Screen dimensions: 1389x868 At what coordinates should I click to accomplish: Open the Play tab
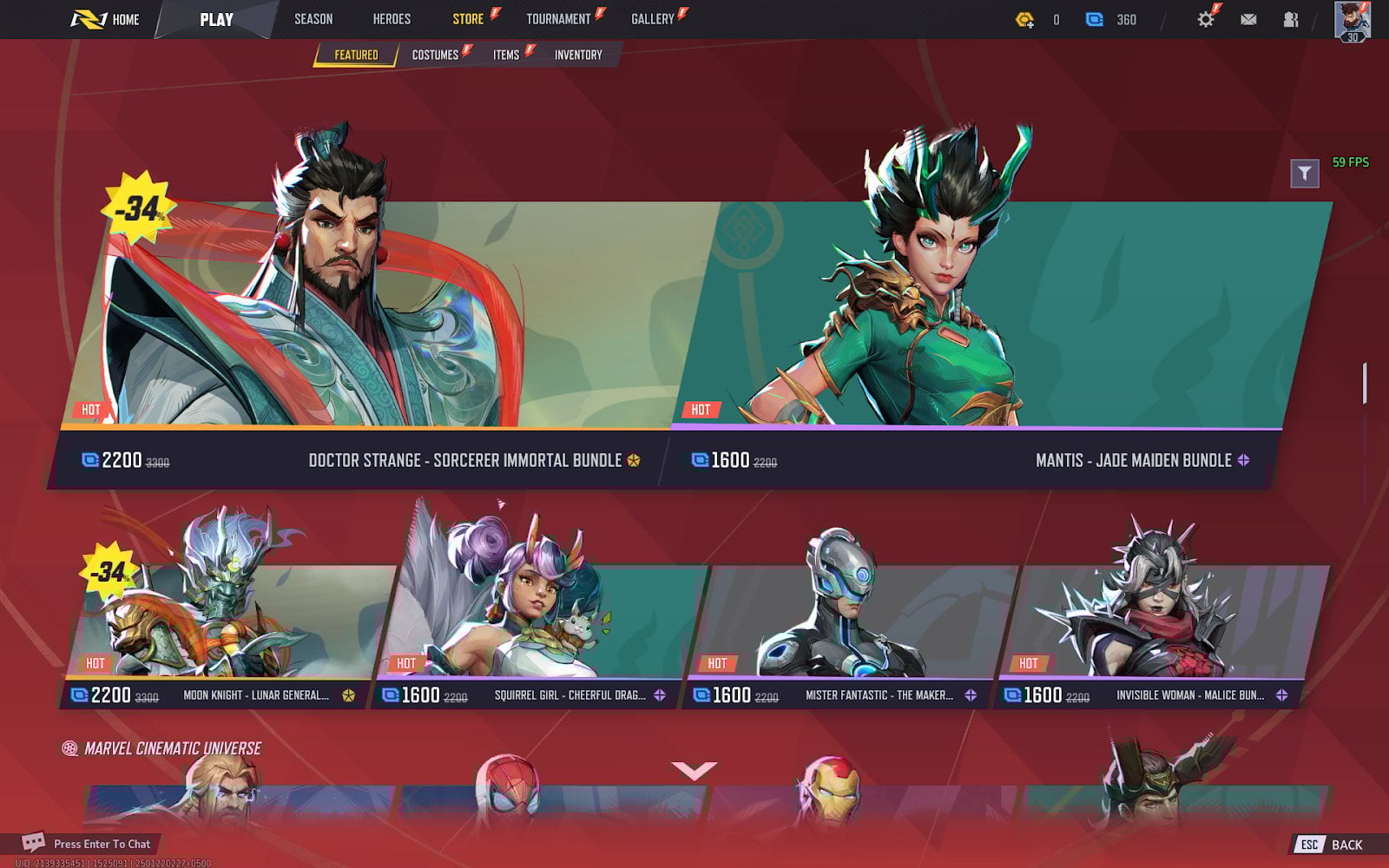pos(216,19)
